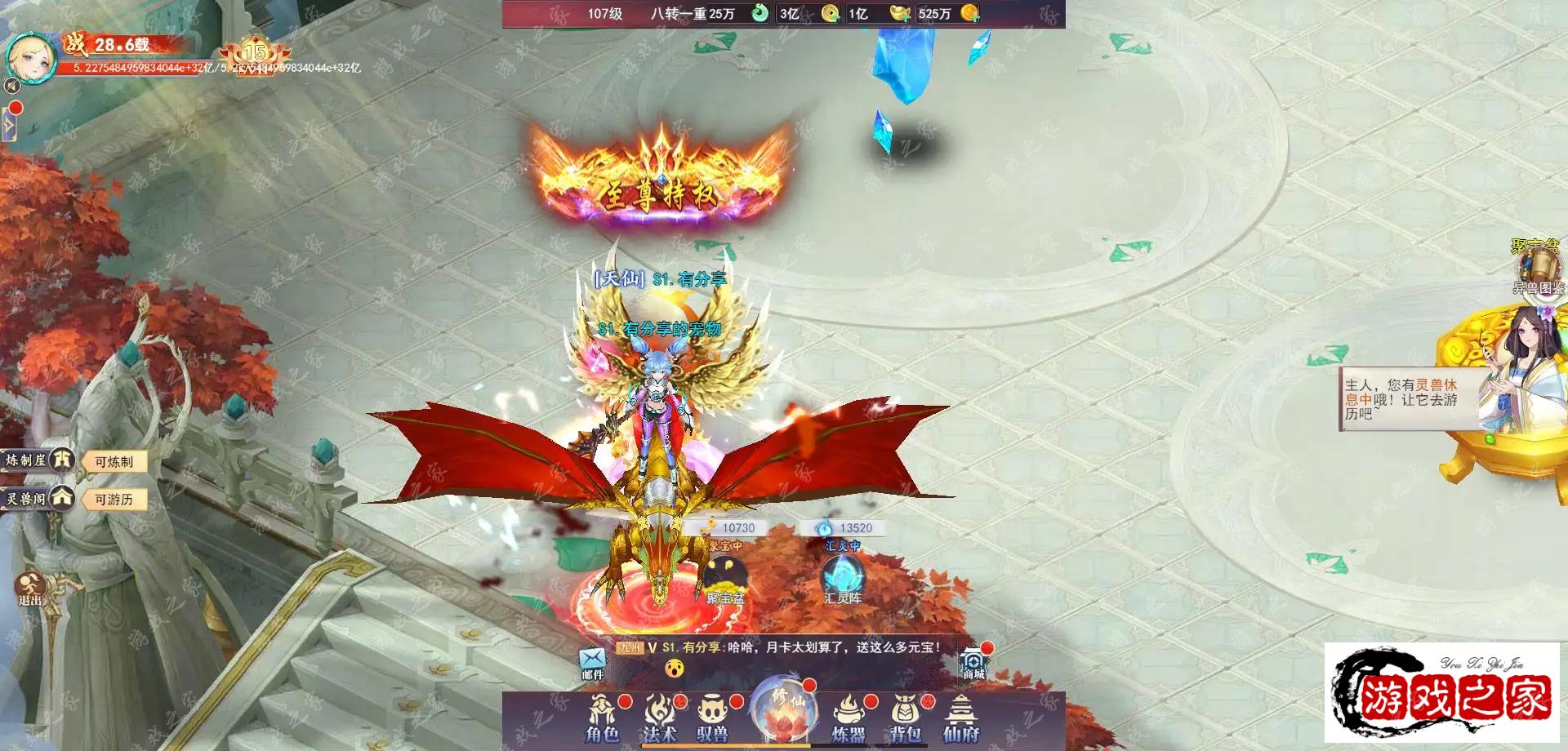Open the 驭兽 beast taming menu

[713, 718]
